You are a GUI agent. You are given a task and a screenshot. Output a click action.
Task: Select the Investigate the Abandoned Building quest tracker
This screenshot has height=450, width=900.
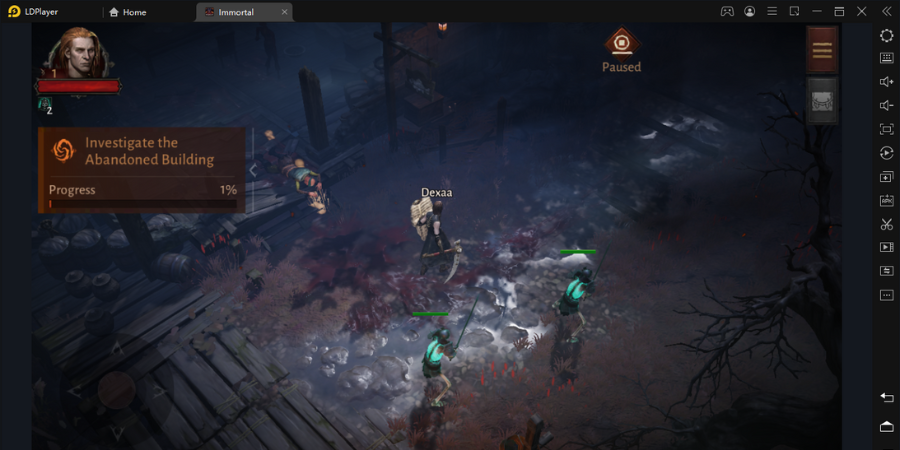pyautogui.click(x=141, y=169)
